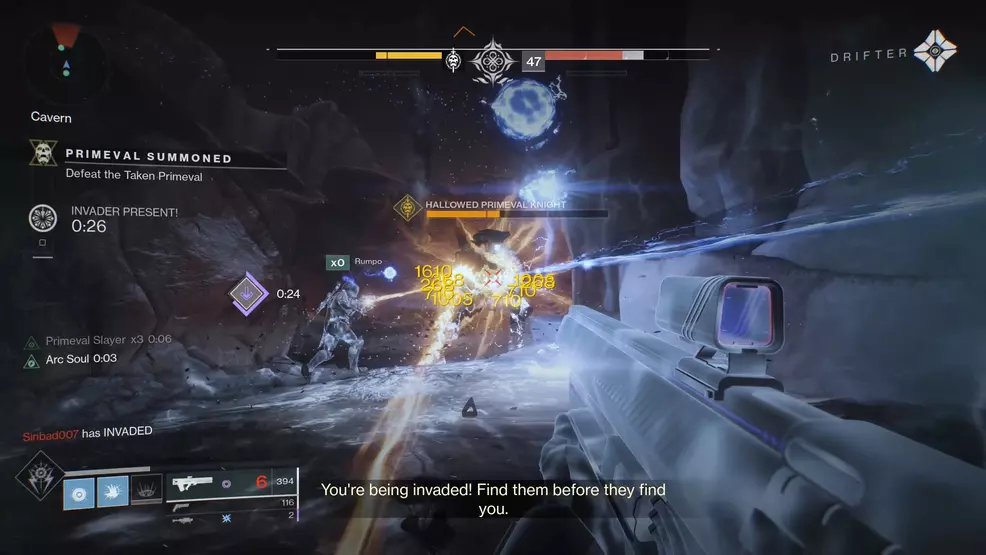Click the Hallowed Primeval Knight enemy icon
This screenshot has height=555, width=986.
point(407,207)
